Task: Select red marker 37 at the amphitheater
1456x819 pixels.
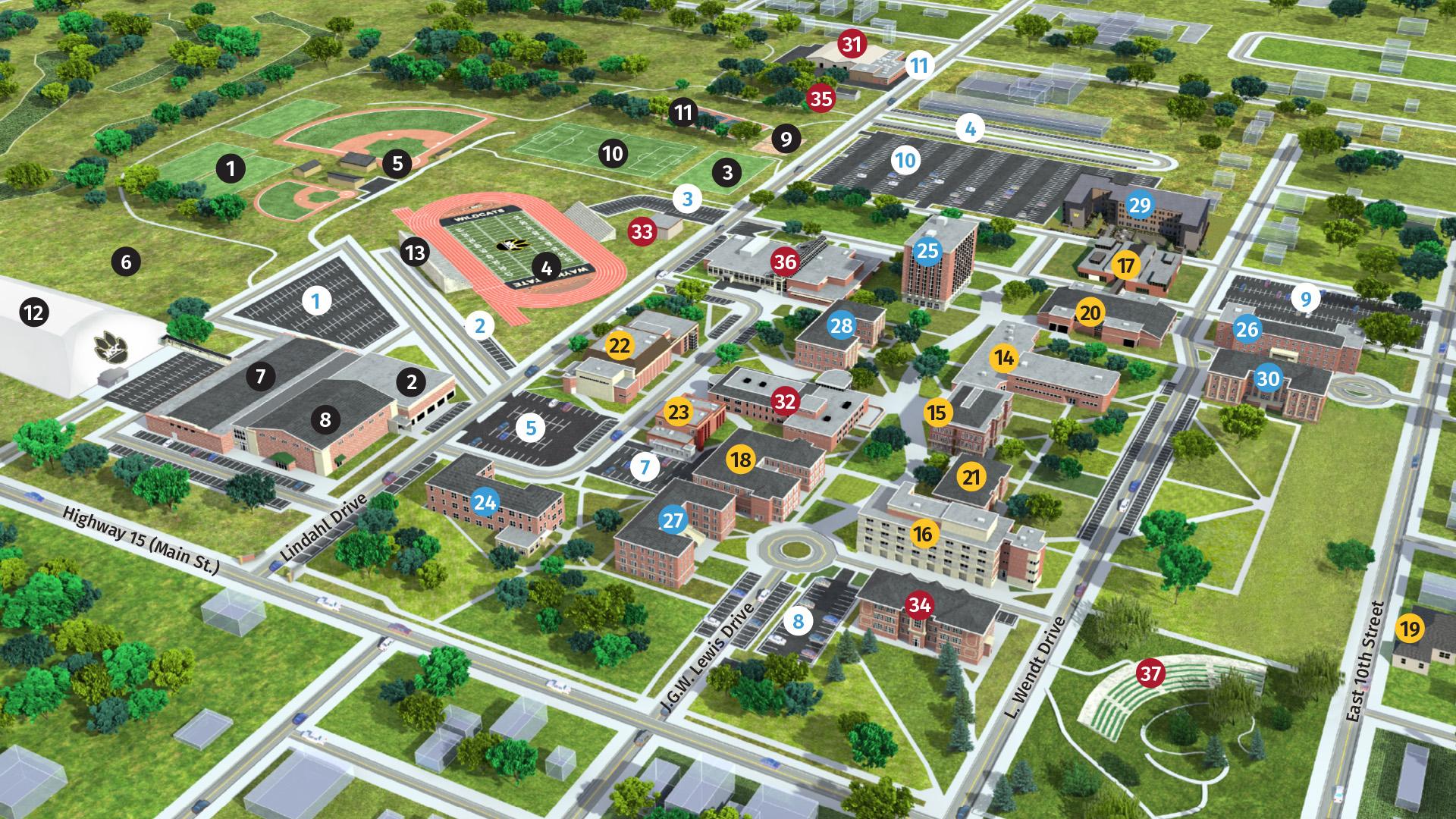Action: [1151, 673]
